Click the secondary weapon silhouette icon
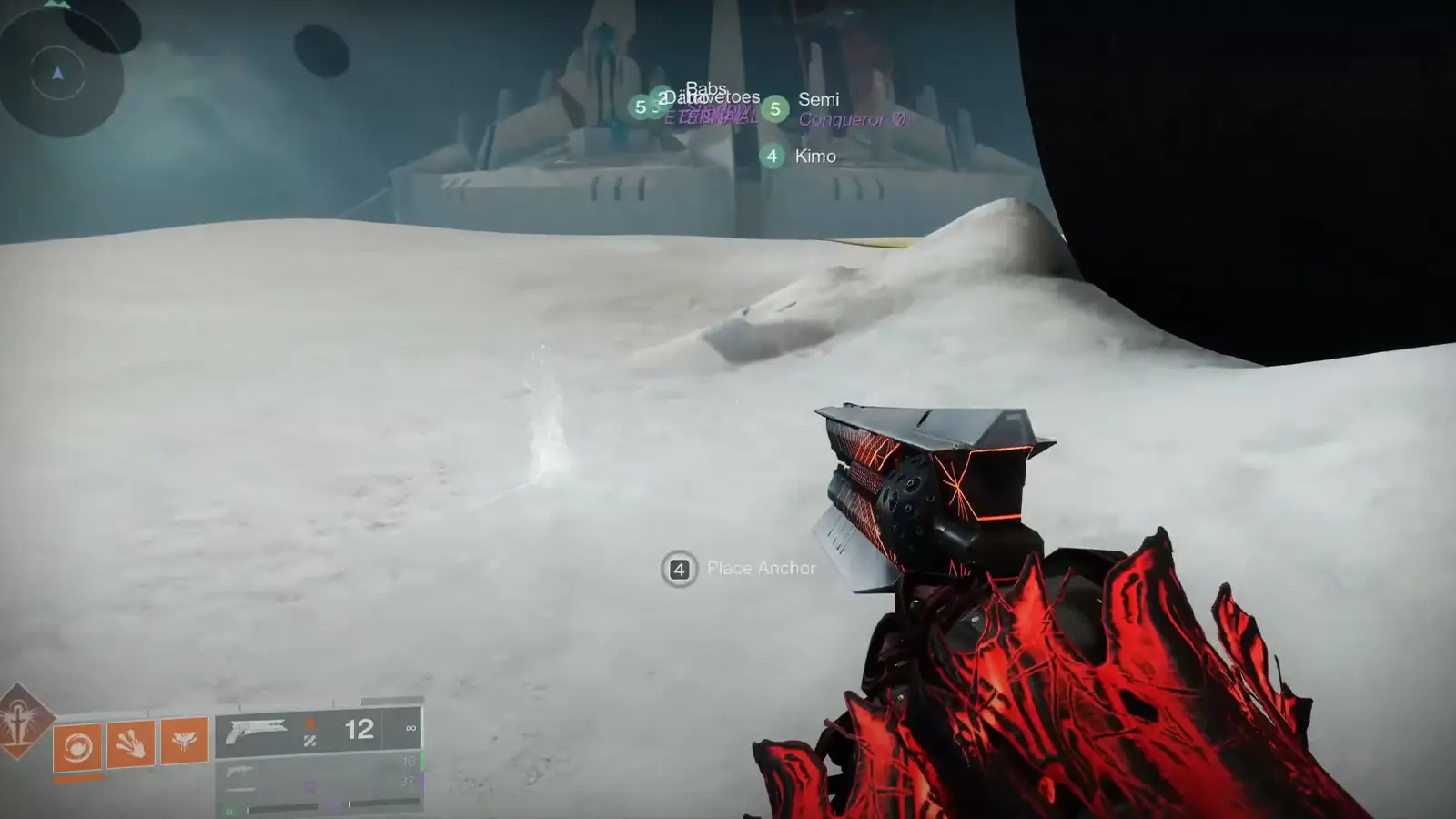The image size is (1456, 819). click(x=240, y=772)
